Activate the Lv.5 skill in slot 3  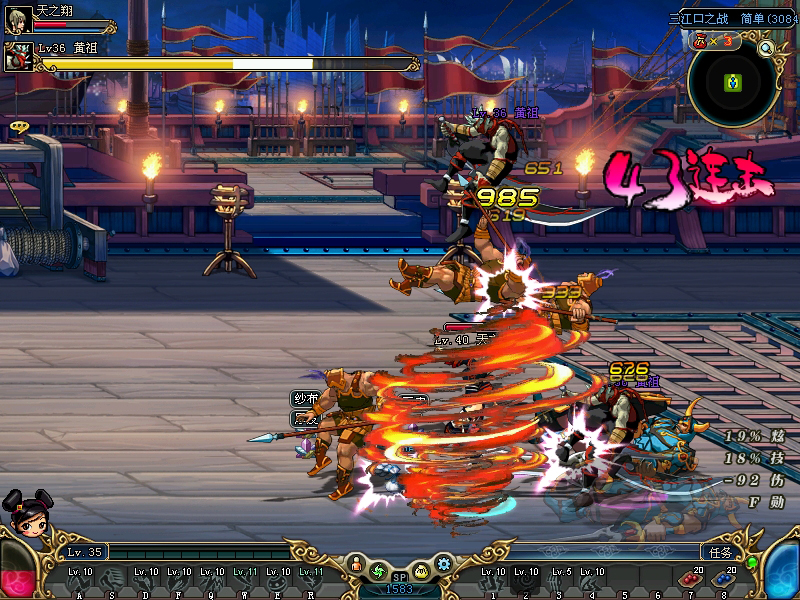(x=559, y=580)
